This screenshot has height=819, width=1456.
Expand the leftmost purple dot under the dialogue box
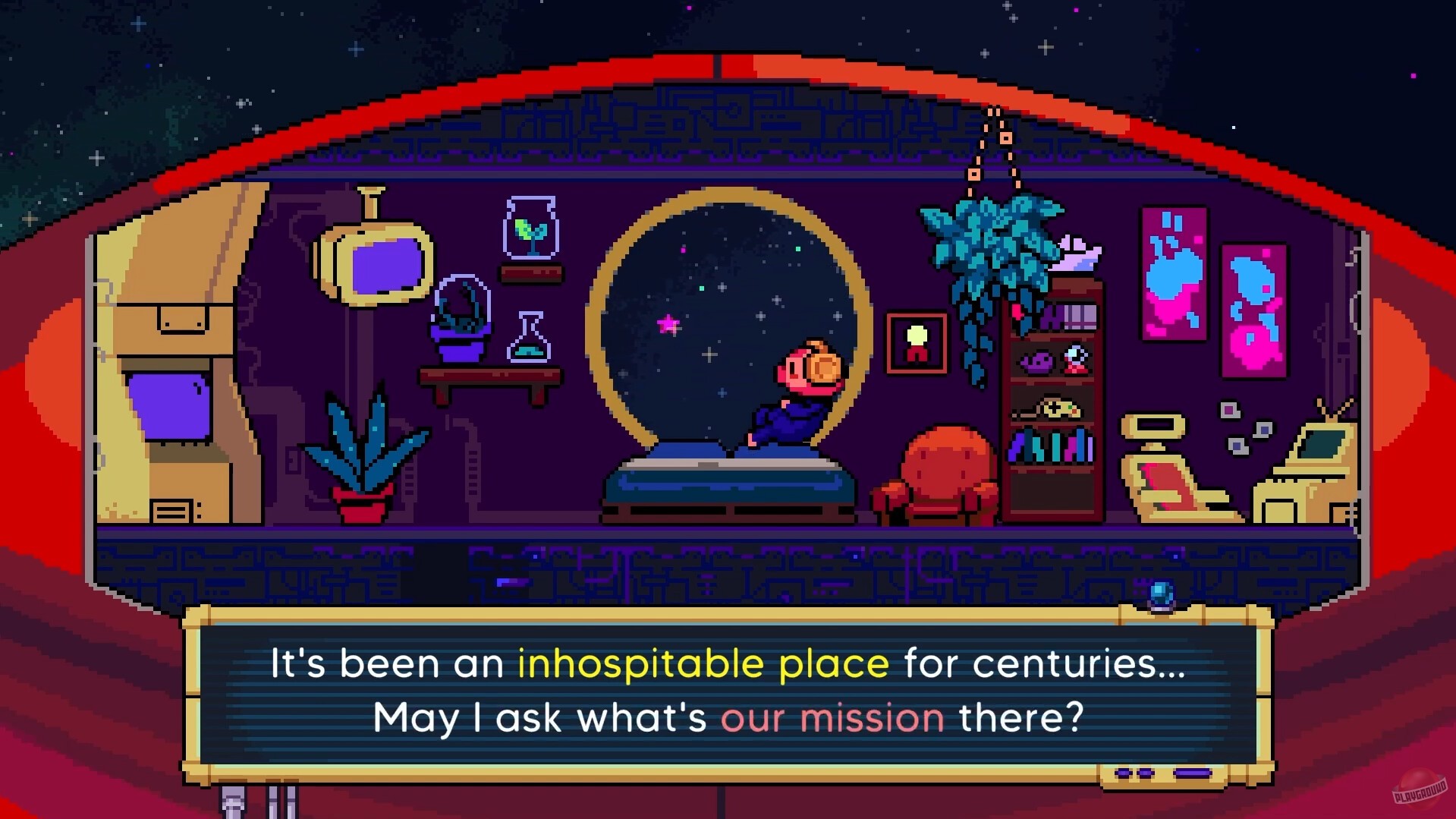1123,772
